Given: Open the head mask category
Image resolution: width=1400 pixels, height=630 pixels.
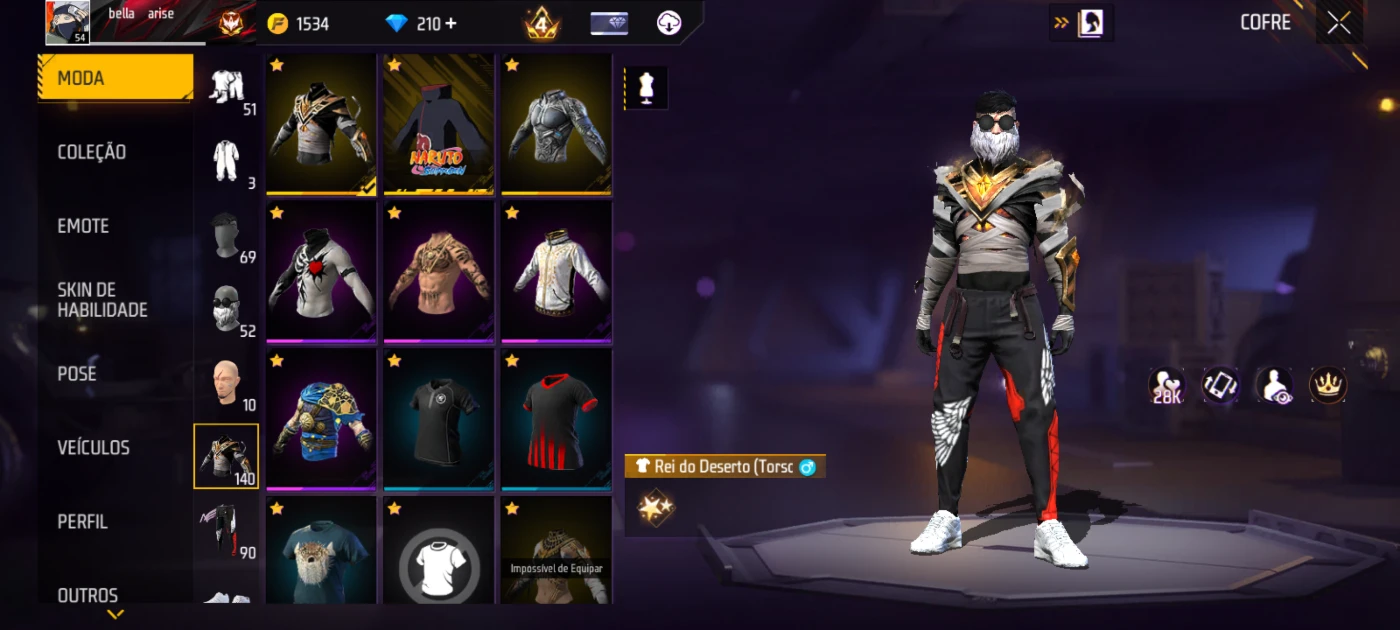Looking at the screenshot, I should coord(225,237).
